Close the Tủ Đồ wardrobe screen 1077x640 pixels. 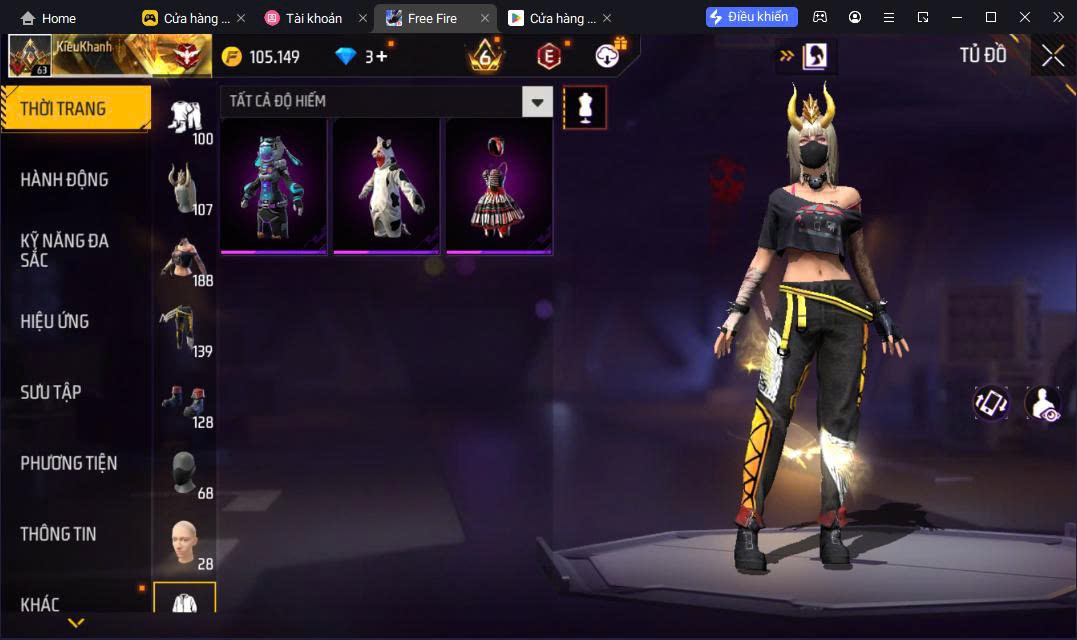[1053, 56]
